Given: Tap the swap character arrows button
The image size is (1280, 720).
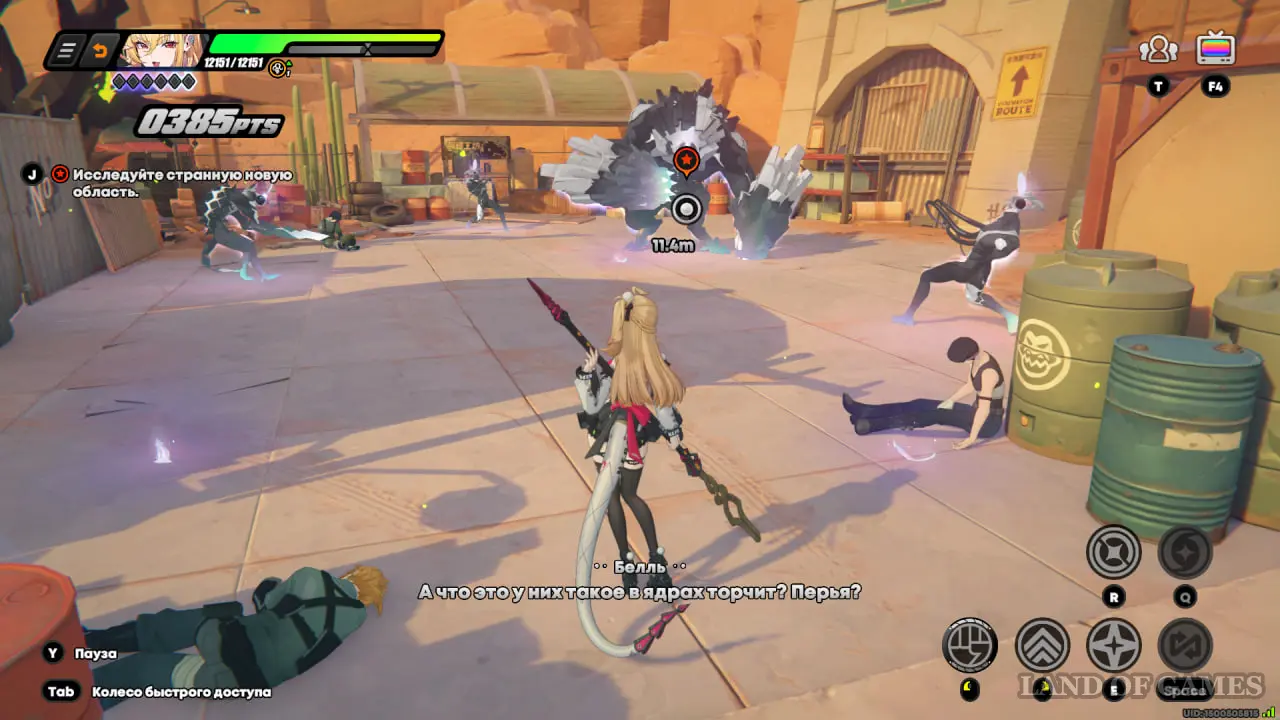Looking at the screenshot, I should [1185, 645].
